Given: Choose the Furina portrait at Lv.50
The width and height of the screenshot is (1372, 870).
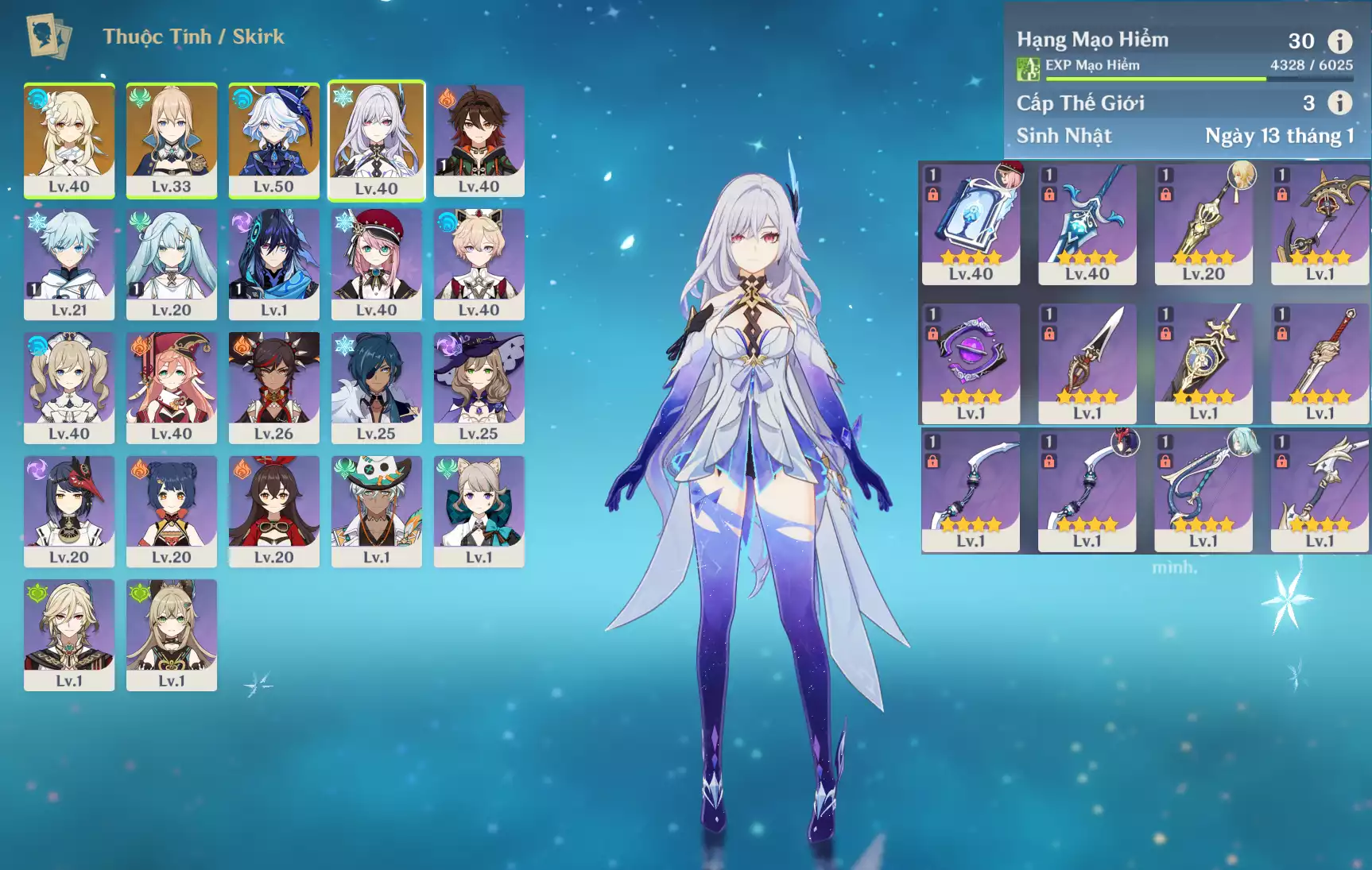Looking at the screenshot, I should tap(274, 139).
